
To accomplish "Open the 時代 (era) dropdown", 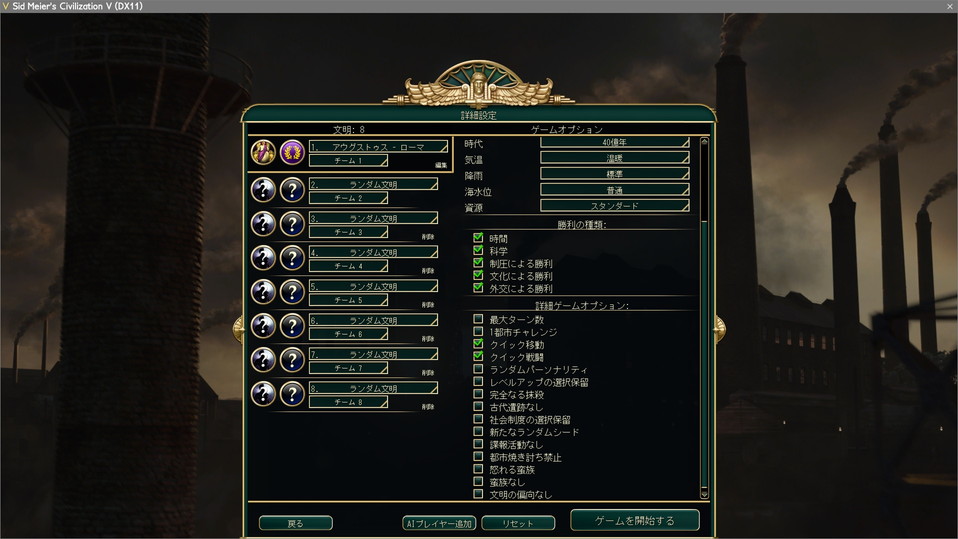I will (x=614, y=143).
